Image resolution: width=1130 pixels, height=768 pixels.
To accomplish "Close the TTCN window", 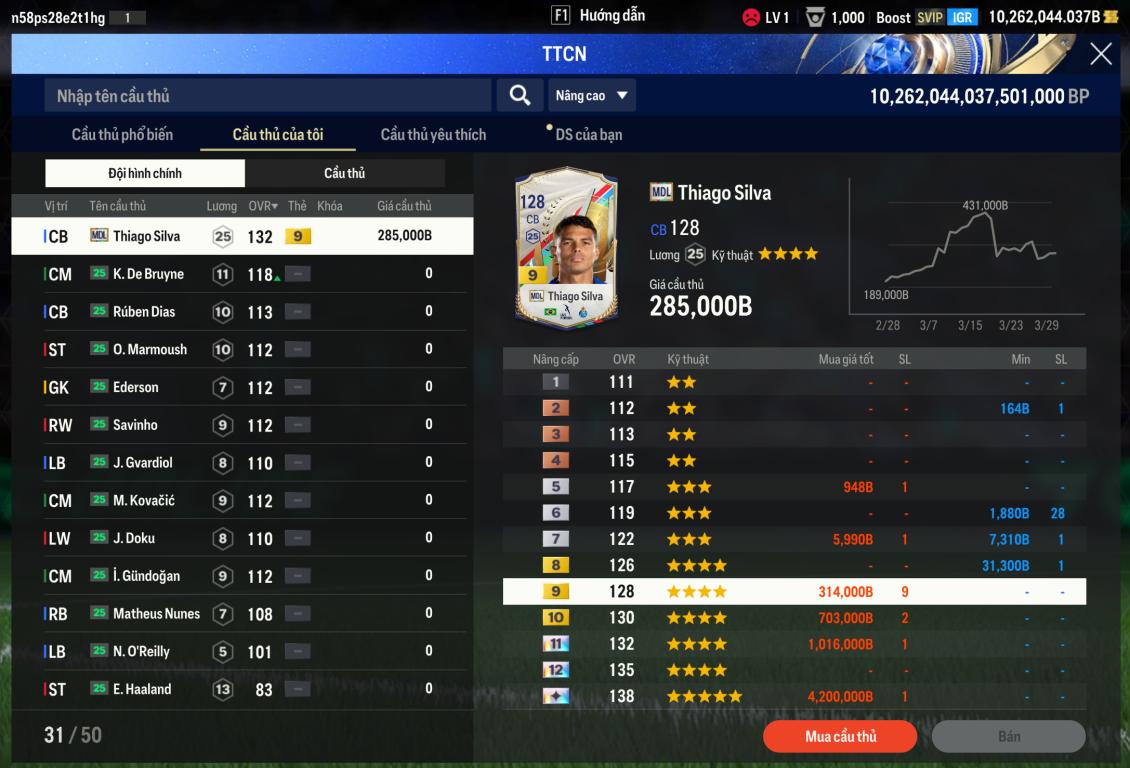I will pyautogui.click(x=1100, y=54).
